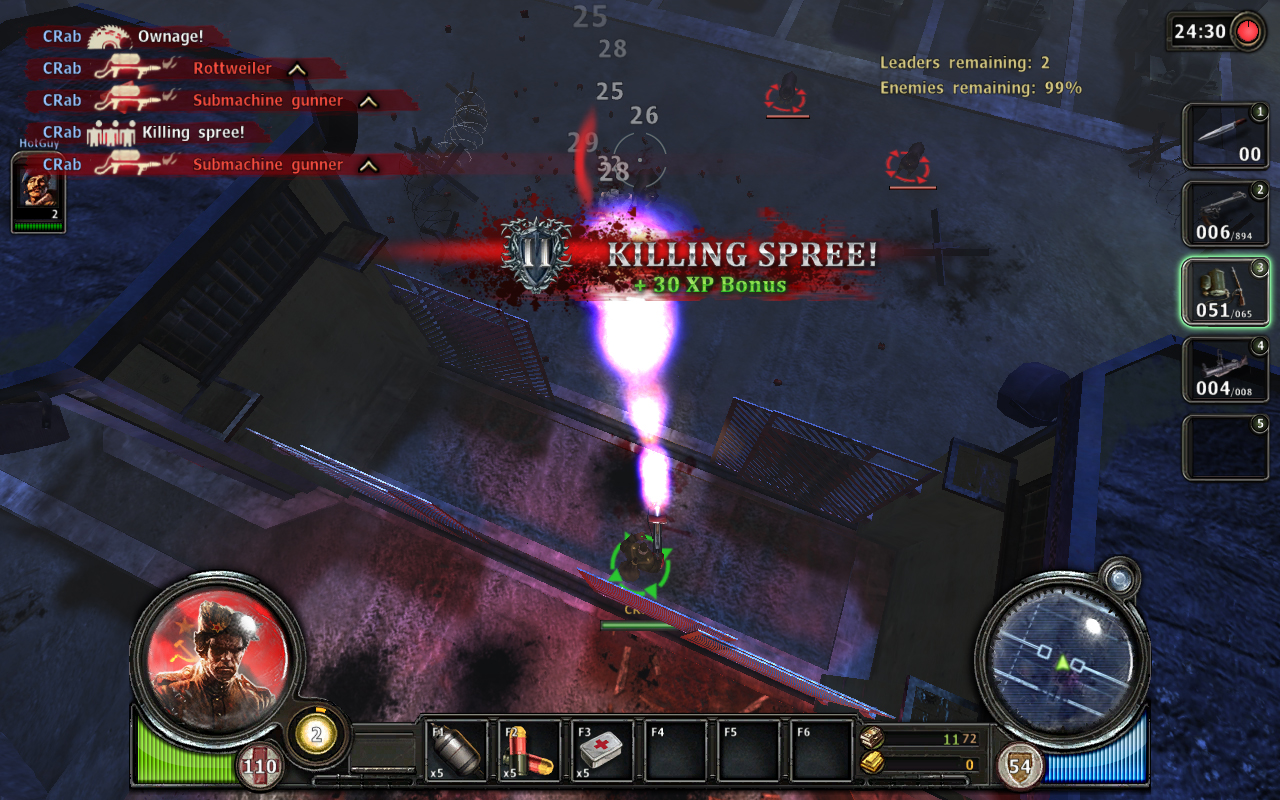Open the circular radar minimap

[x=1062, y=660]
